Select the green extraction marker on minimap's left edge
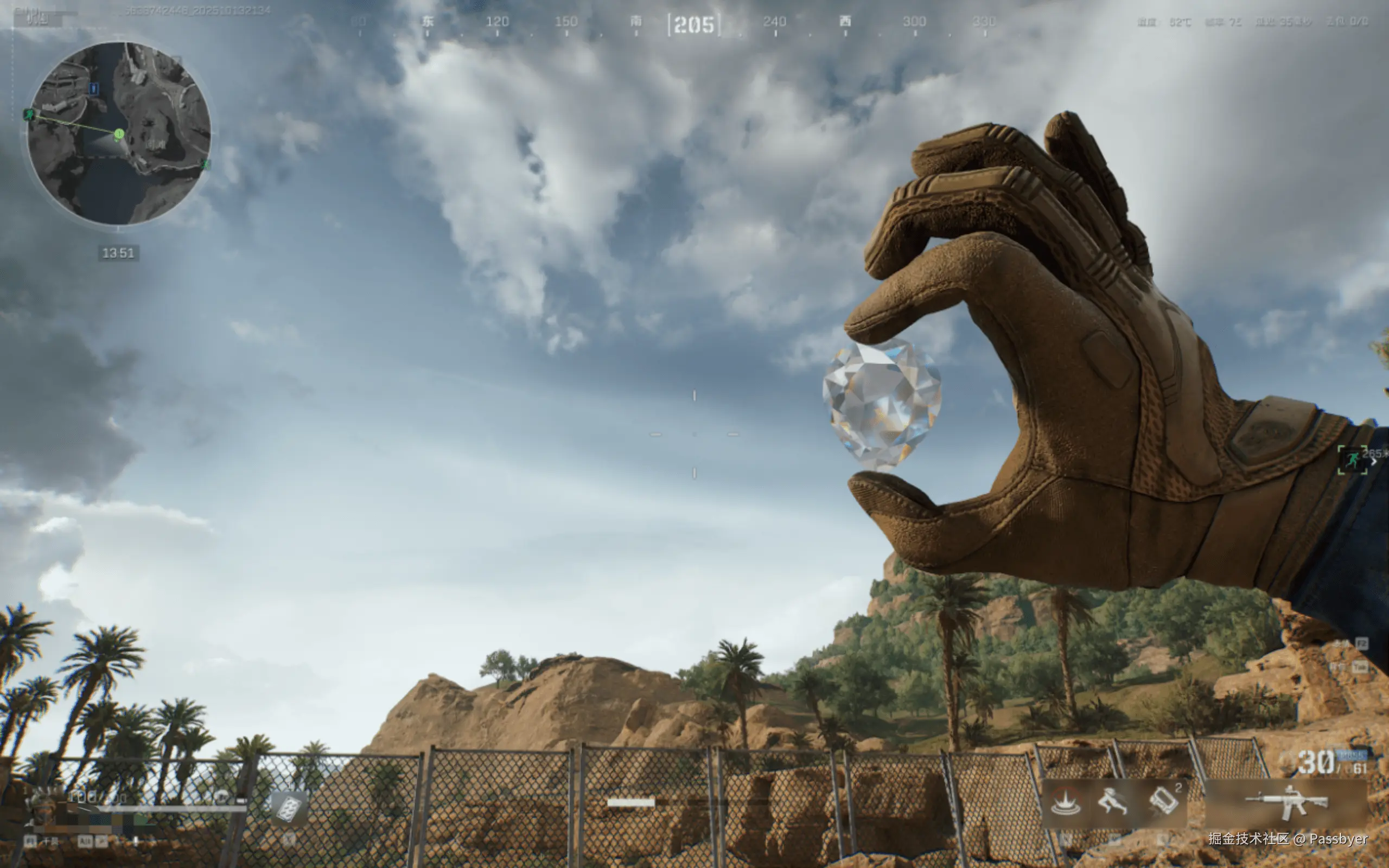The width and height of the screenshot is (1389, 868). pyautogui.click(x=29, y=115)
